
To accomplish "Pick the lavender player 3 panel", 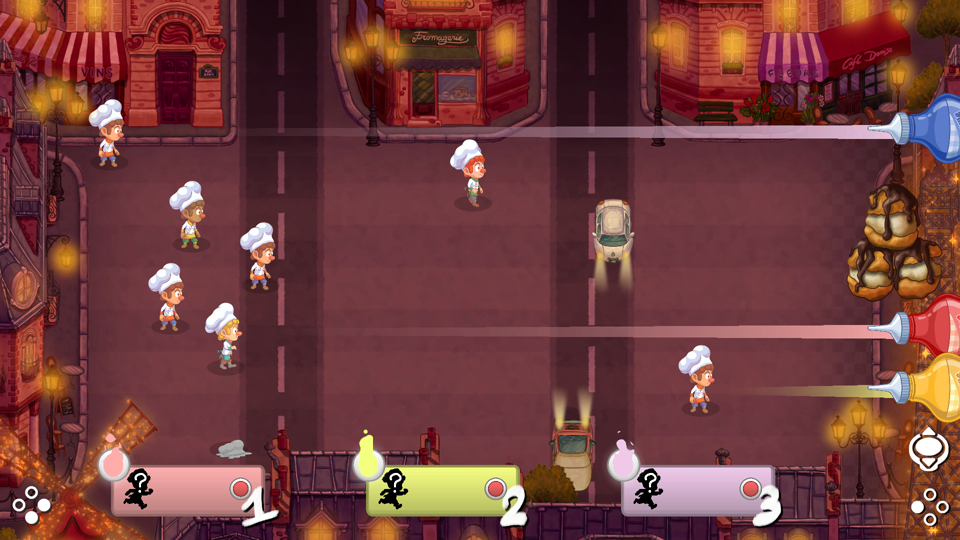I will pos(698,490).
